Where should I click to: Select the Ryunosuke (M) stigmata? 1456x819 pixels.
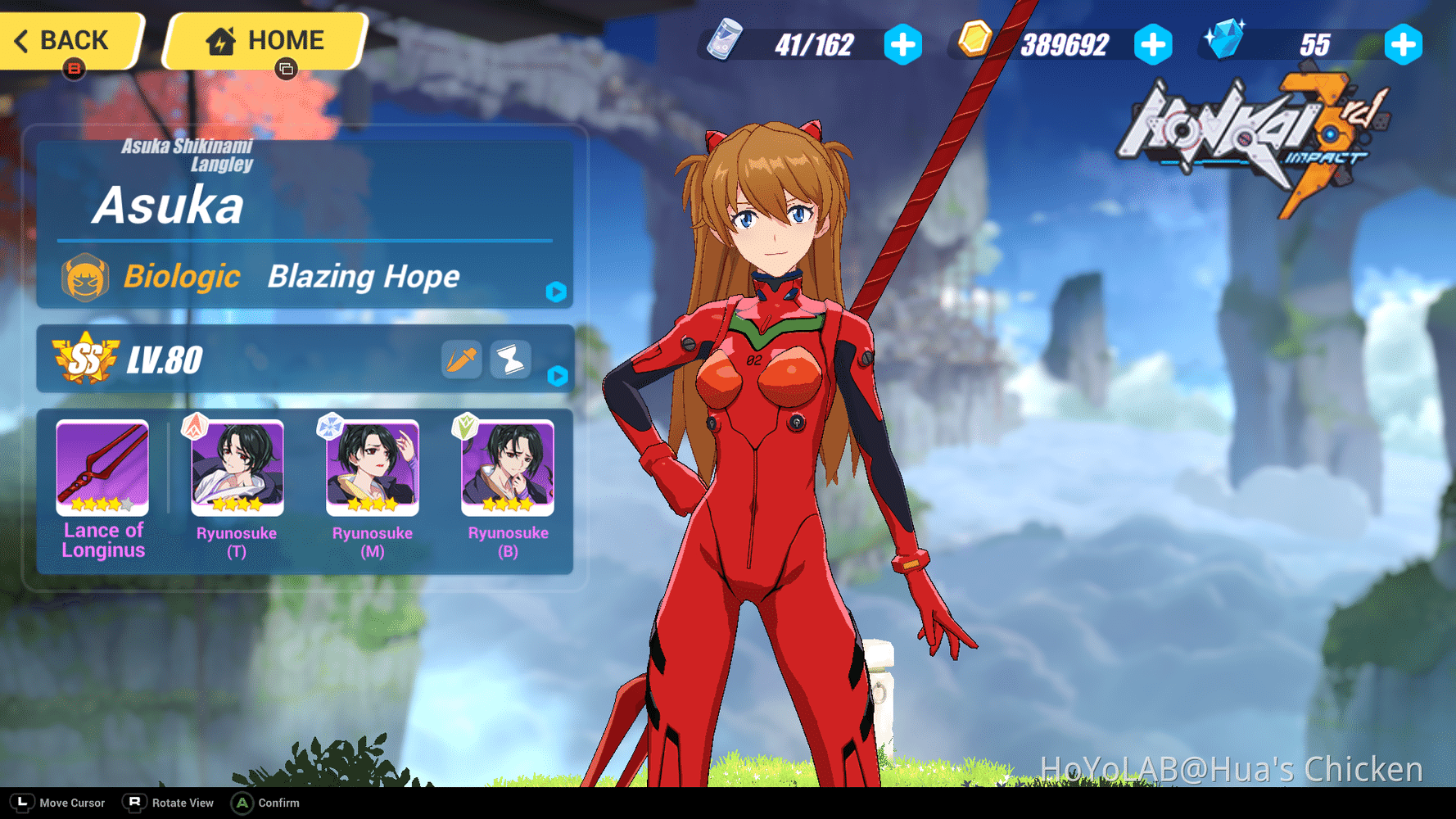(x=371, y=468)
